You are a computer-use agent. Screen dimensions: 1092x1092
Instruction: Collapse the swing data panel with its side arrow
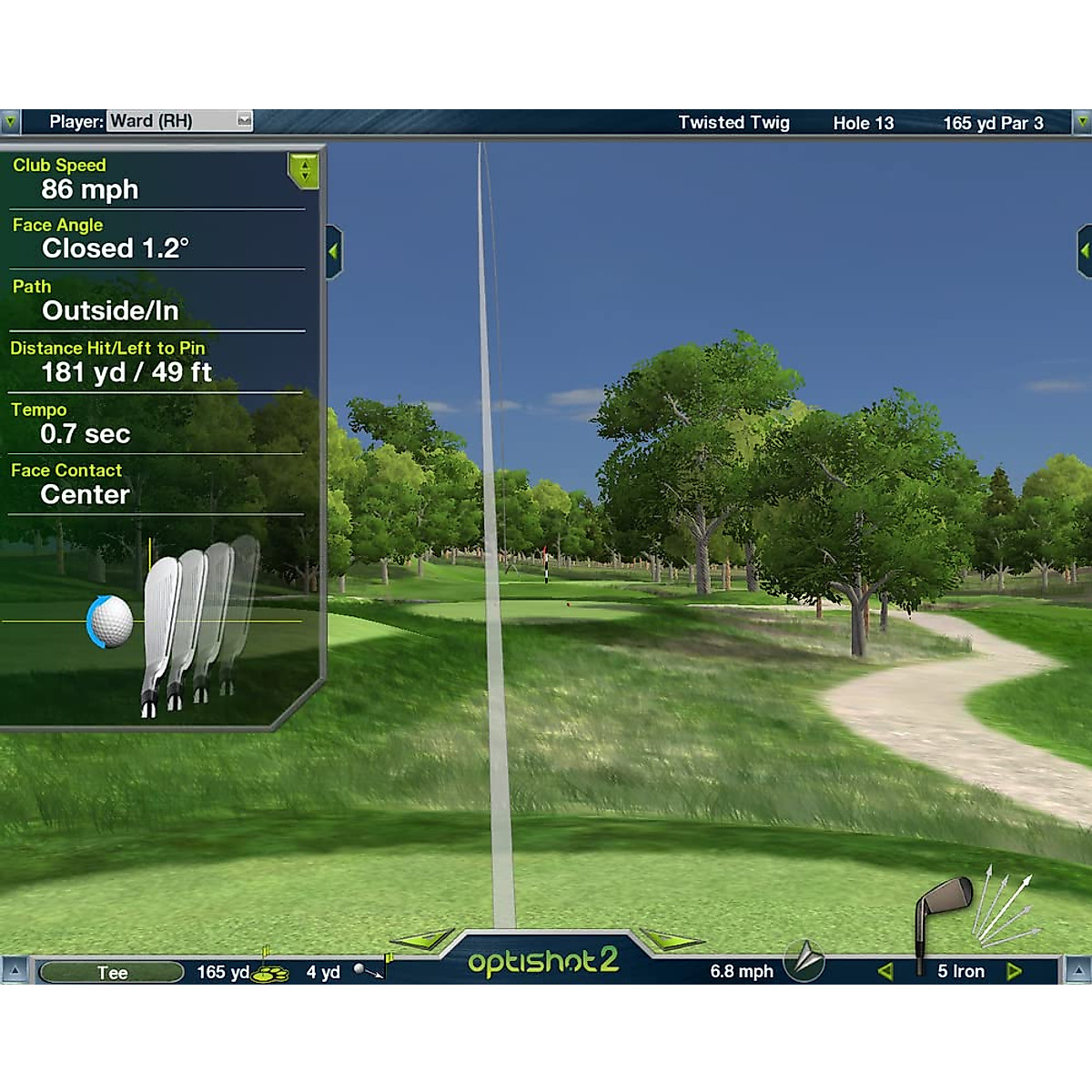pos(333,251)
